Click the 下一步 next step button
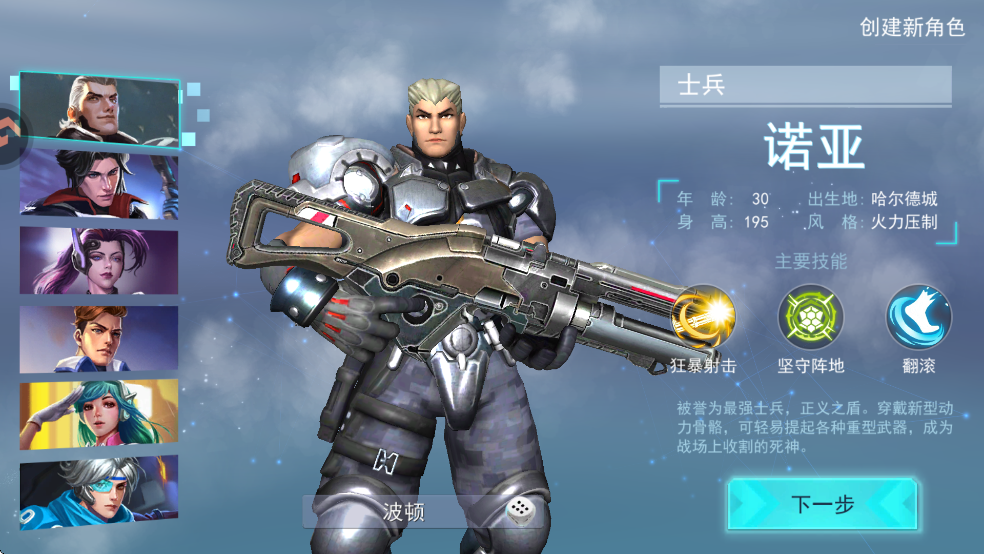Screen dimensions: 984x554 822,504
